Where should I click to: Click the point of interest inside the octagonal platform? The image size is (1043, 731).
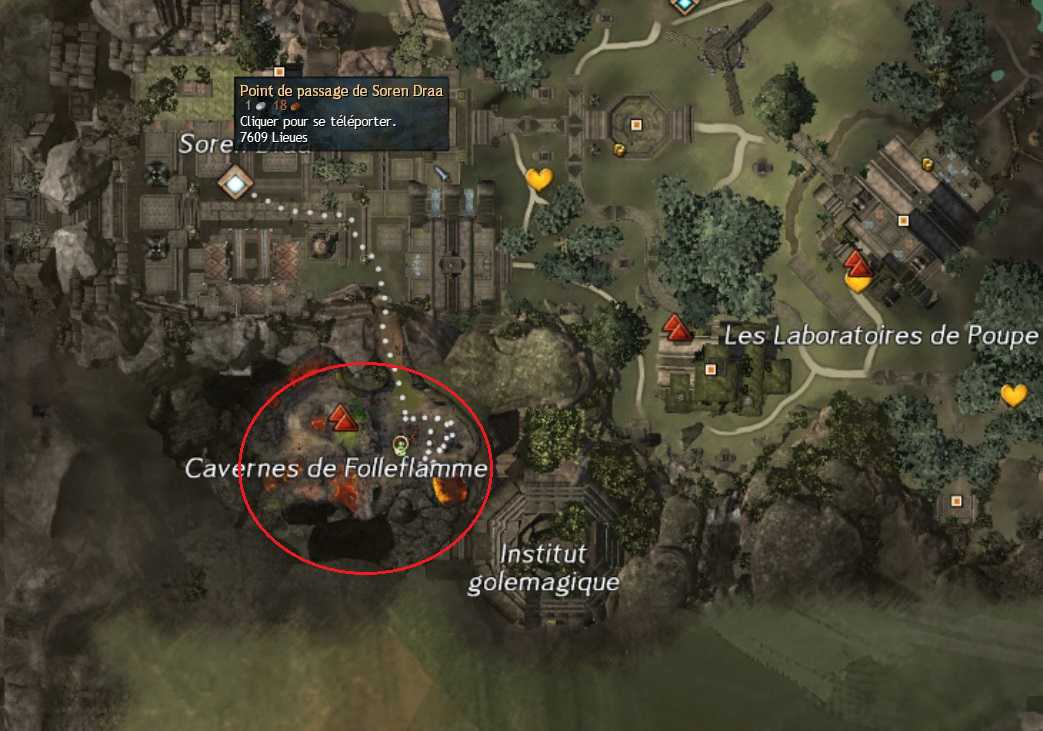[x=636, y=125]
